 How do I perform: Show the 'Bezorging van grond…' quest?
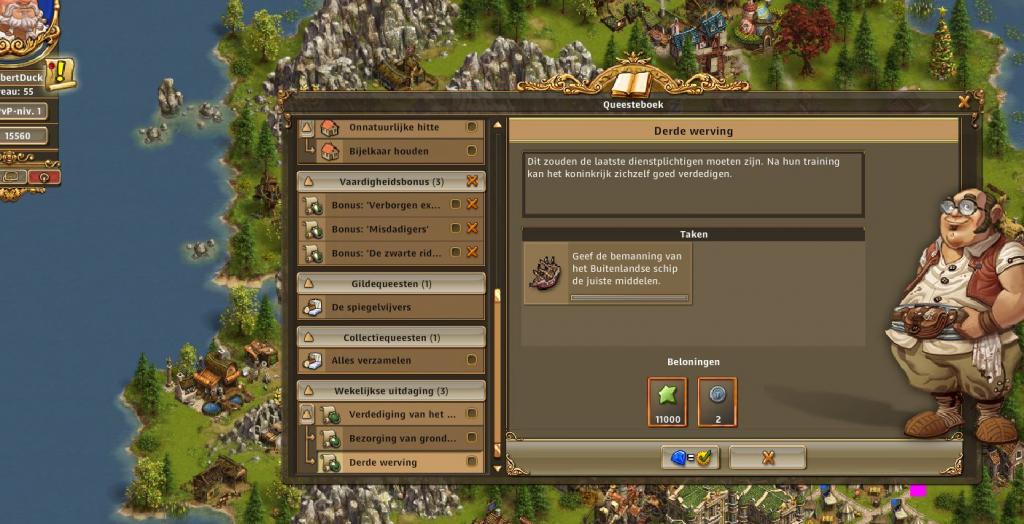coord(401,438)
